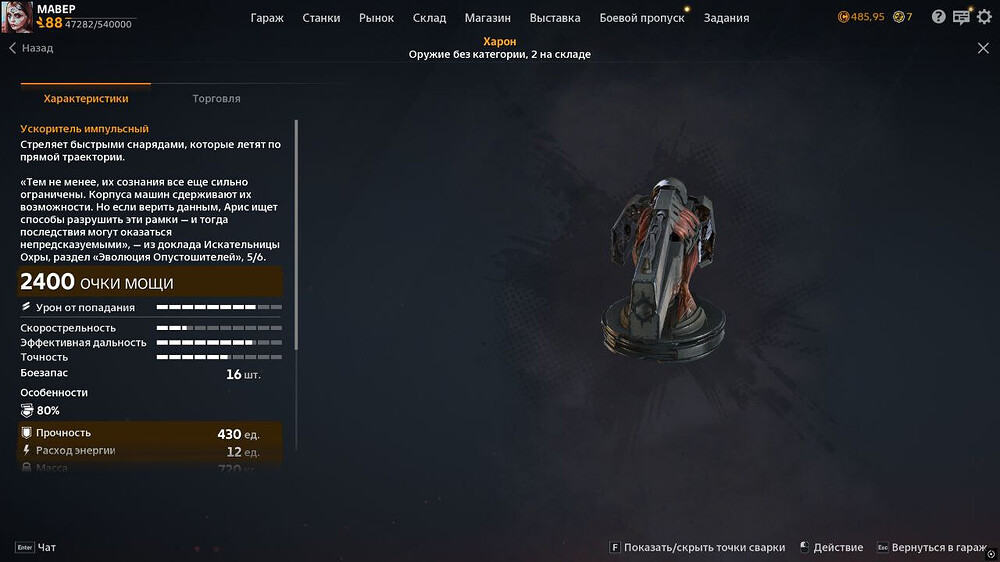Screen dimensions: 1000x562
Task: Open the Станки menu
Action: click(320, 18)
